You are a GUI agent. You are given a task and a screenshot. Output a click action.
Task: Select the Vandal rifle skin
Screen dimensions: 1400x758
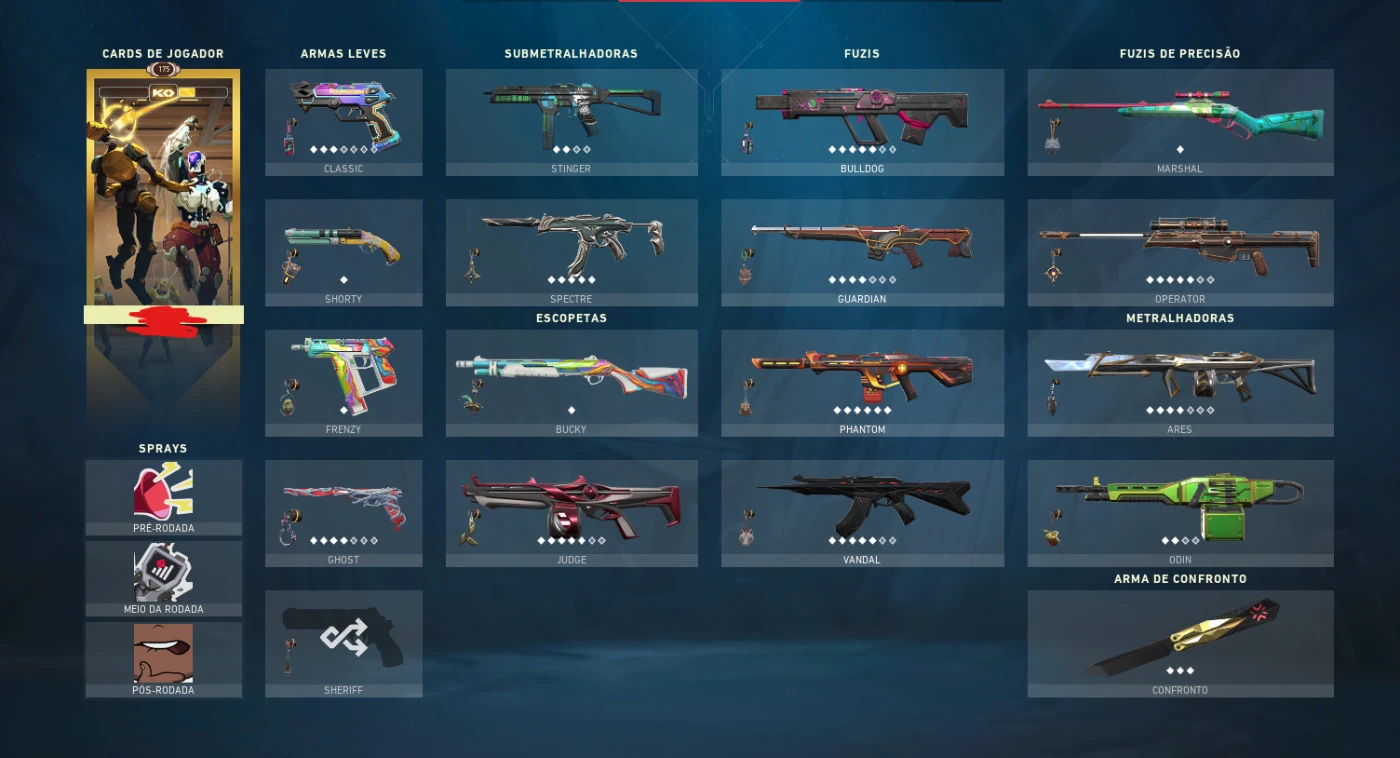(862, 500)
